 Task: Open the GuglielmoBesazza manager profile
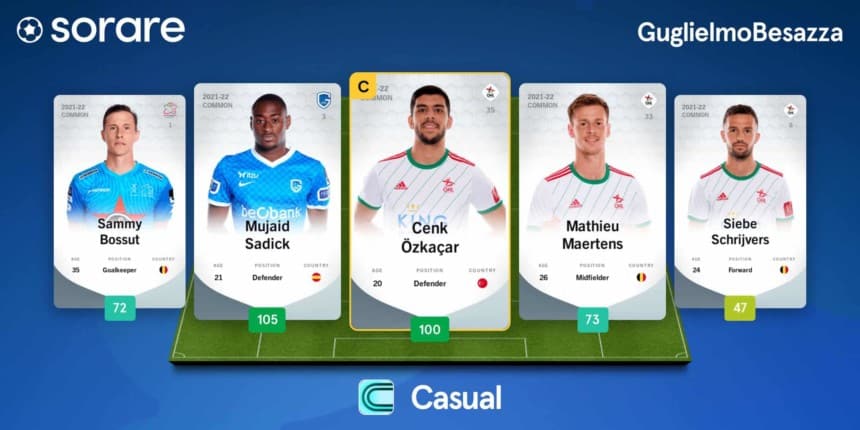click(739, 31)
